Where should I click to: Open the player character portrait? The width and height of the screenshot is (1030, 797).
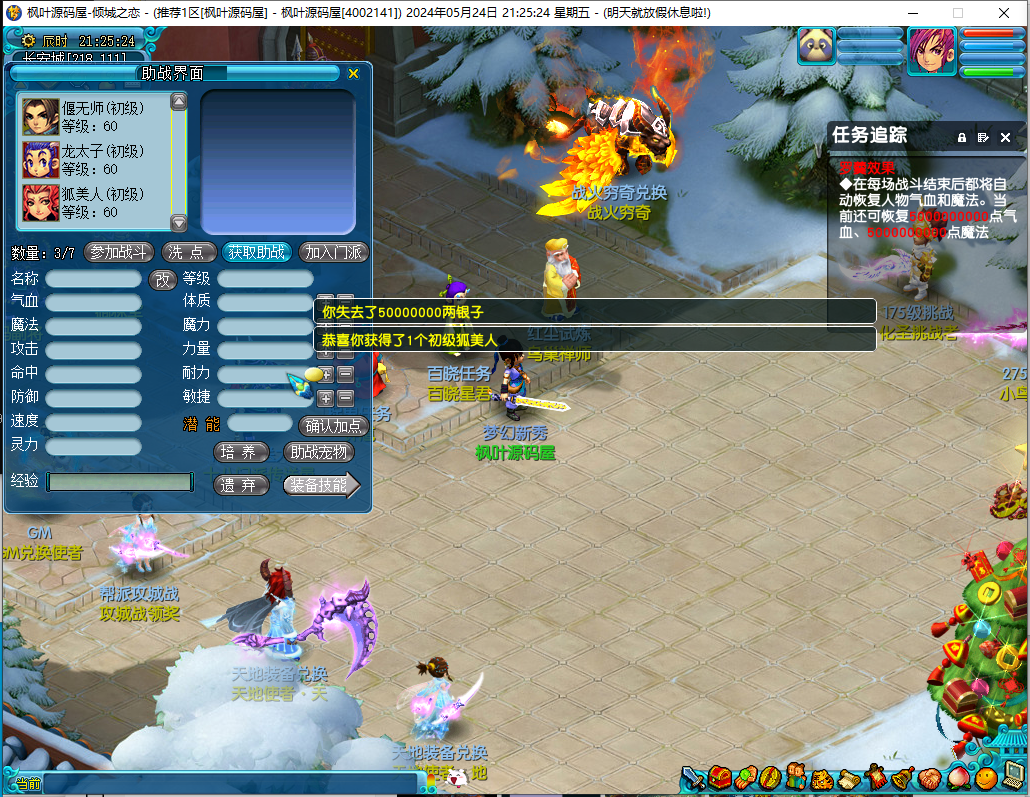pyautogui.click(x=931, y=47)
